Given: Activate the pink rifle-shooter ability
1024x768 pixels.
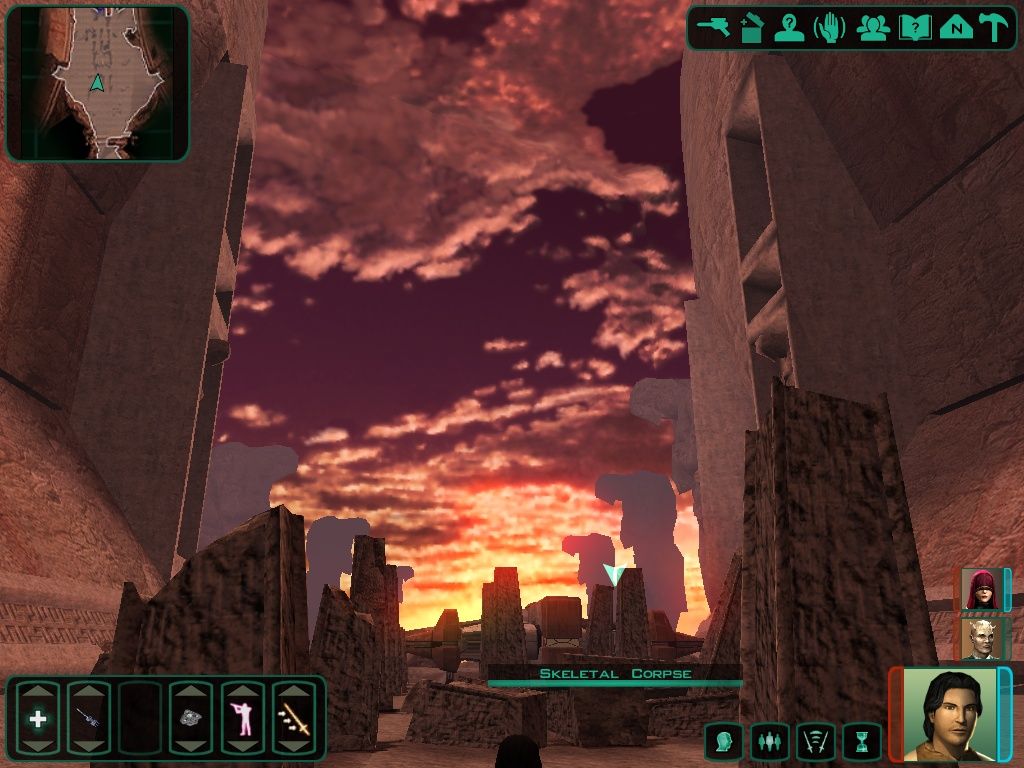Looking at the screenshot, I should (x=242, y=718).
